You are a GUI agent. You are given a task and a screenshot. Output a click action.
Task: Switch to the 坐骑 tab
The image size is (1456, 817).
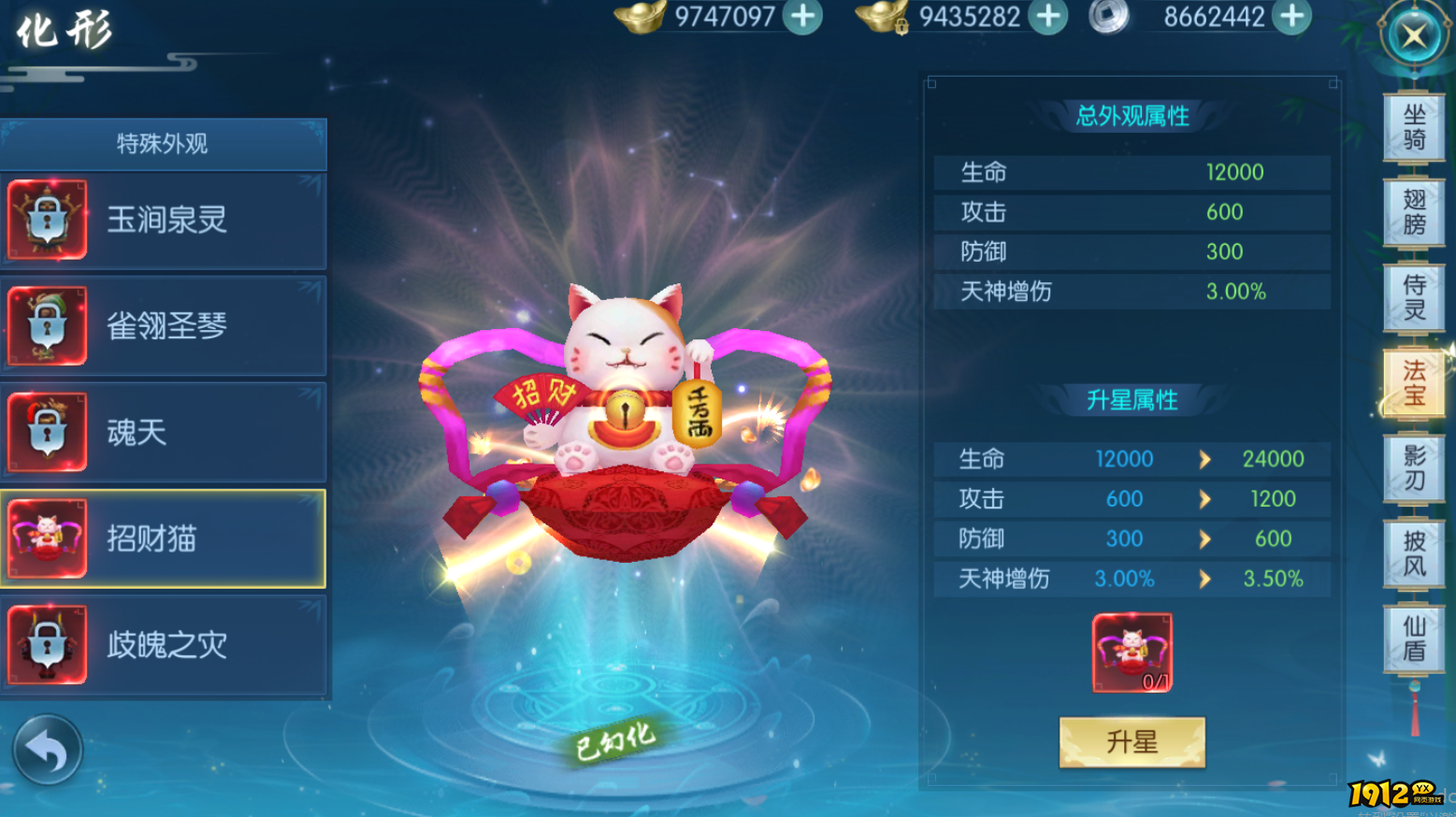1415,129
